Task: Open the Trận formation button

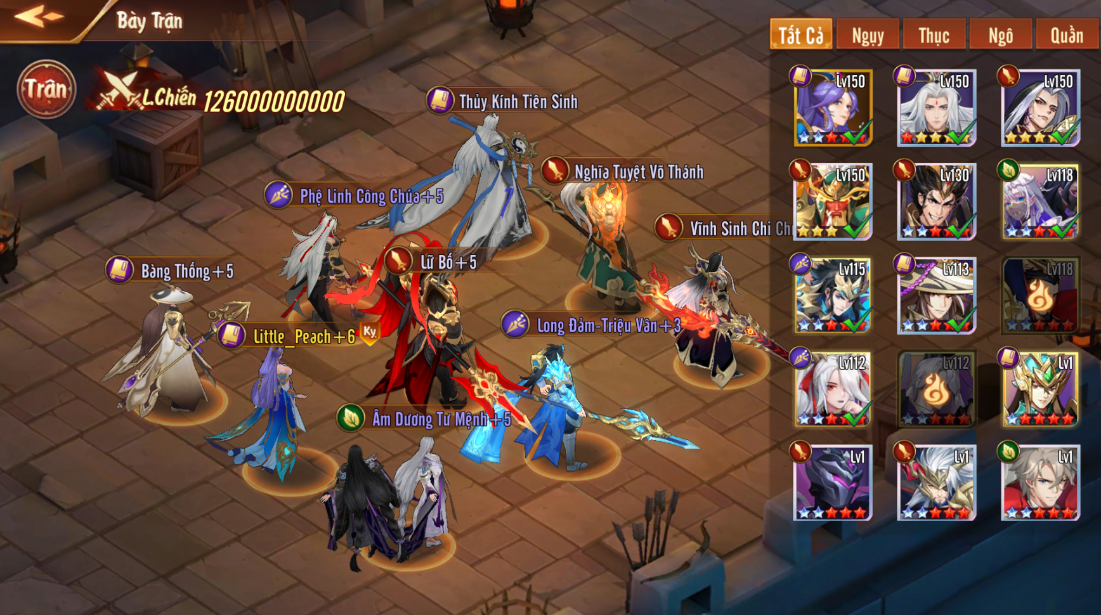Action: 46,89
